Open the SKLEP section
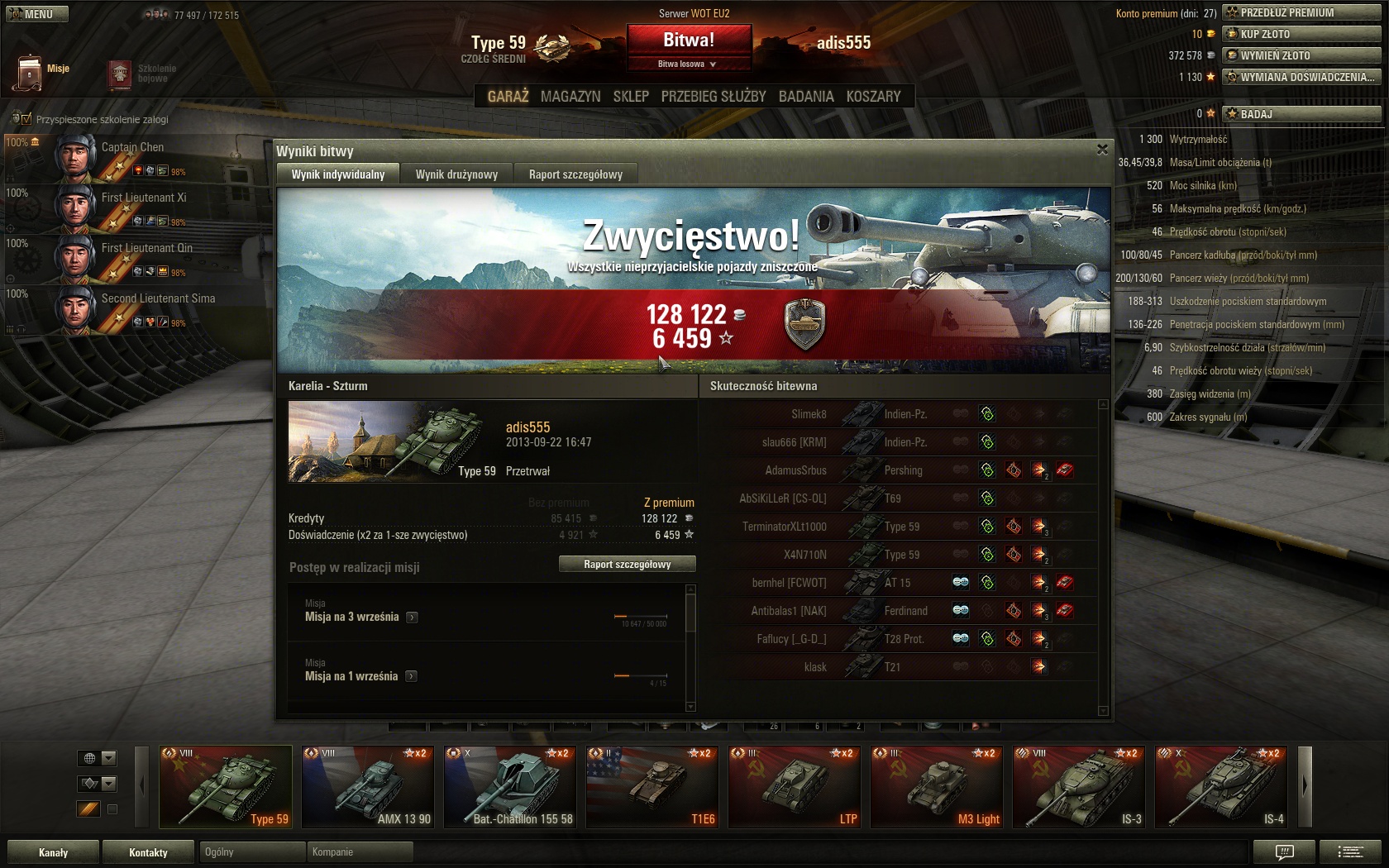Screen dimensions: 1389x868 [631, 97]
